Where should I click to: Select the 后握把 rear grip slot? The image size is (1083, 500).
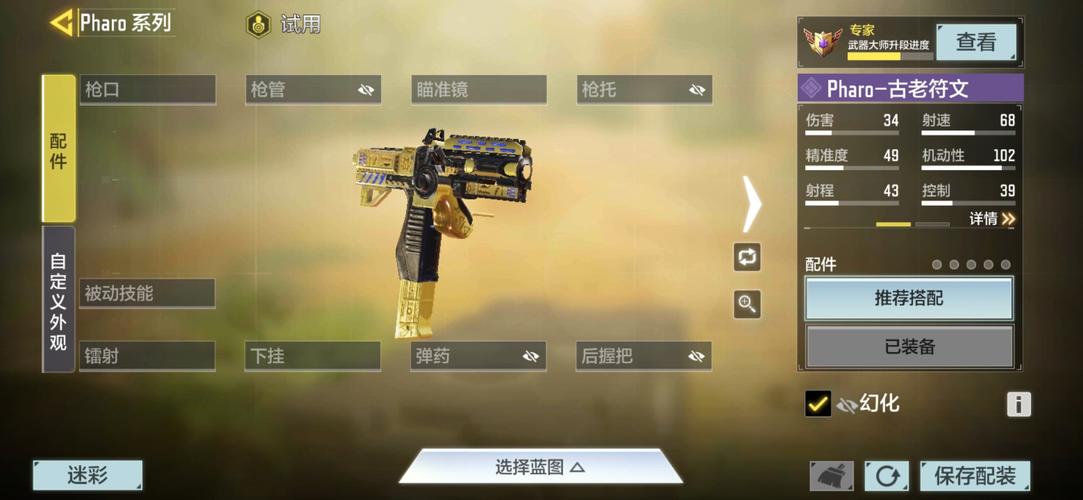[644, 356]
